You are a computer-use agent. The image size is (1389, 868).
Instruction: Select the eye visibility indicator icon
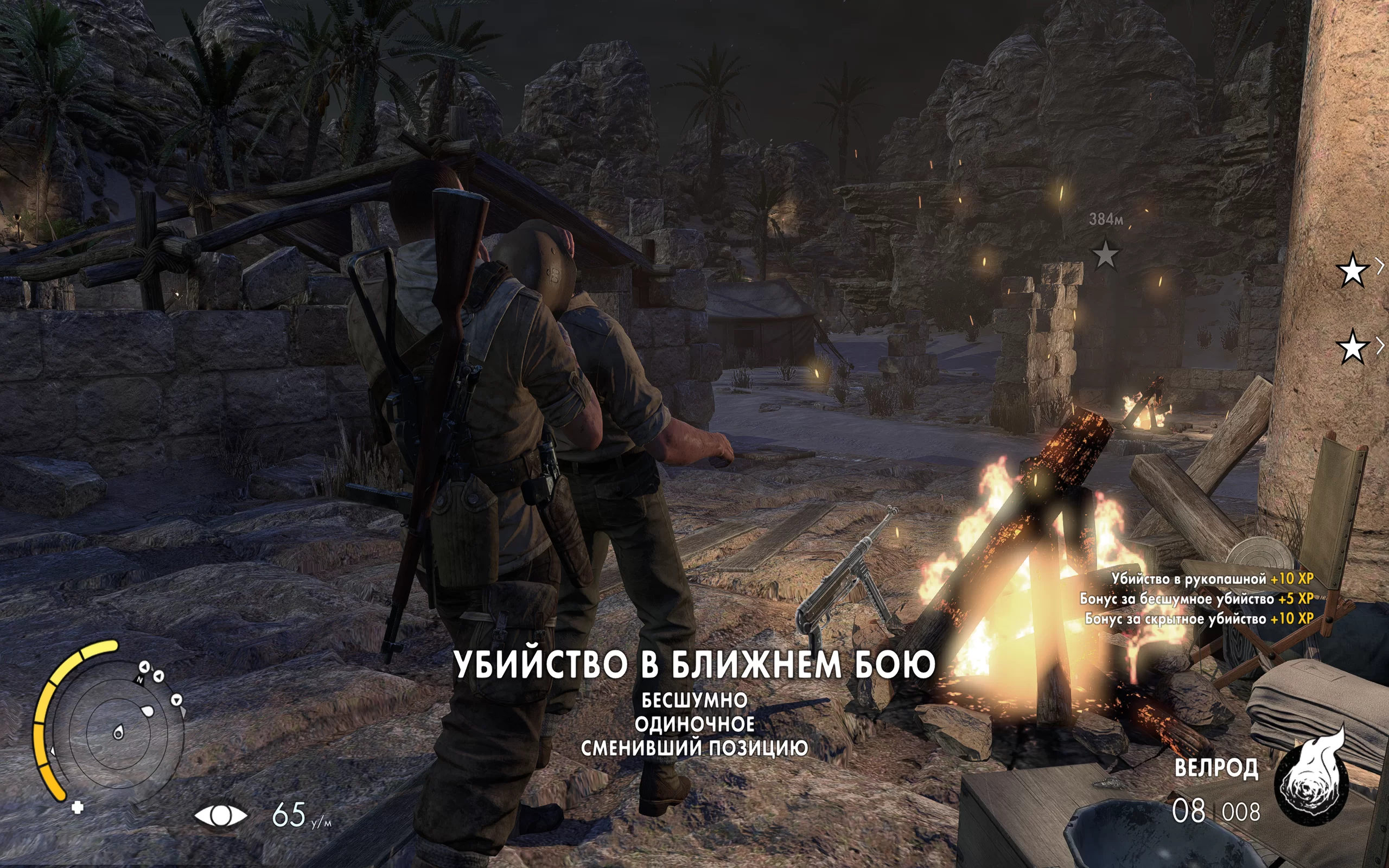(220, 815)
